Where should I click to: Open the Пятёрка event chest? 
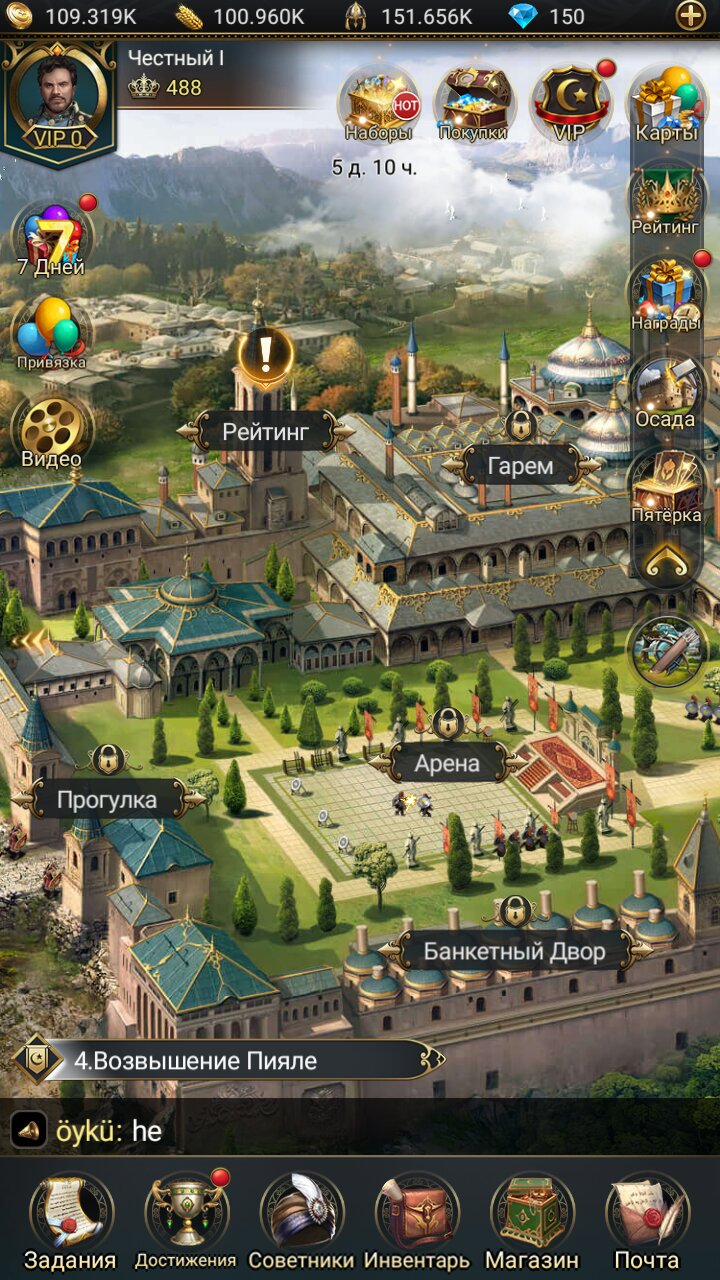pos(666,486)
